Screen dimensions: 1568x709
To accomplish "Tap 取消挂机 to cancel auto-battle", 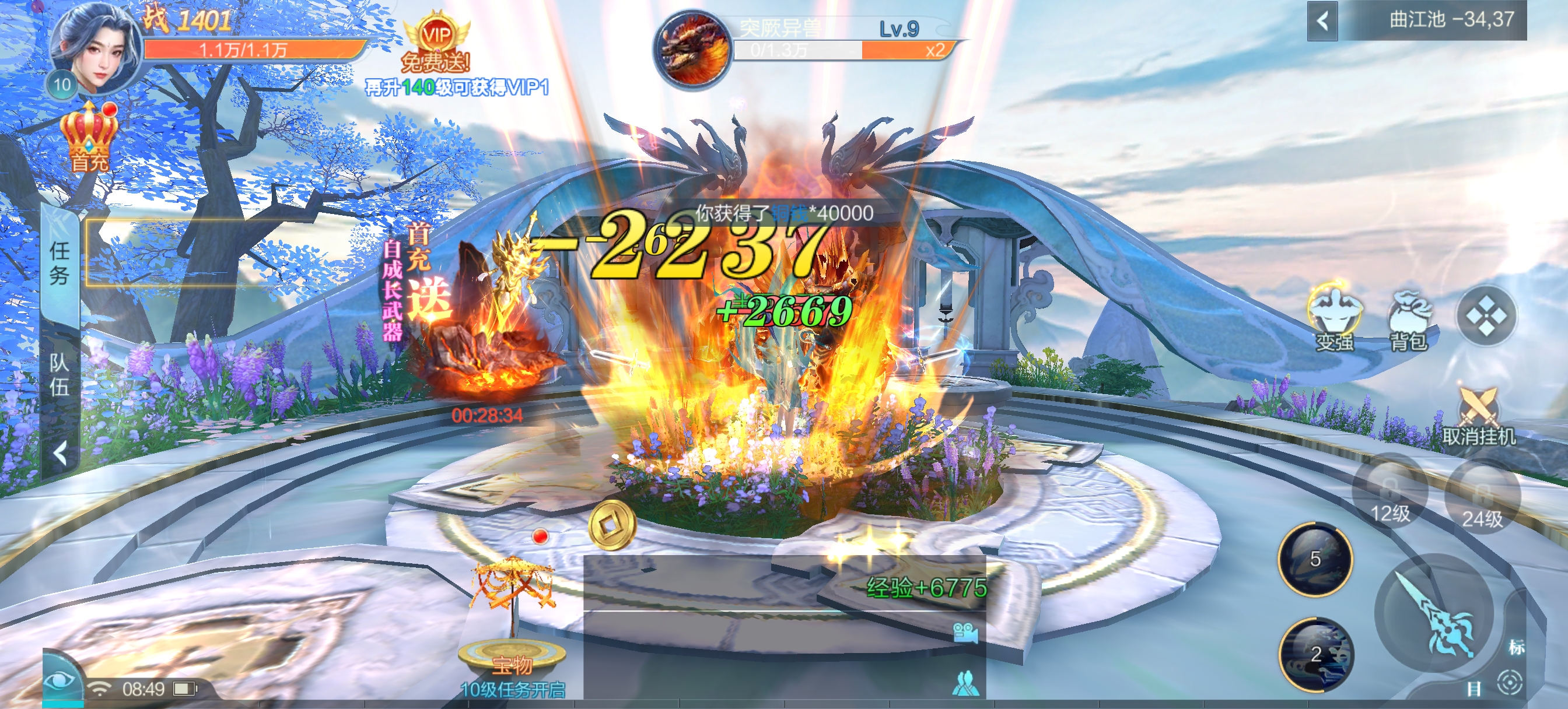I will [x=1478, y=417].
